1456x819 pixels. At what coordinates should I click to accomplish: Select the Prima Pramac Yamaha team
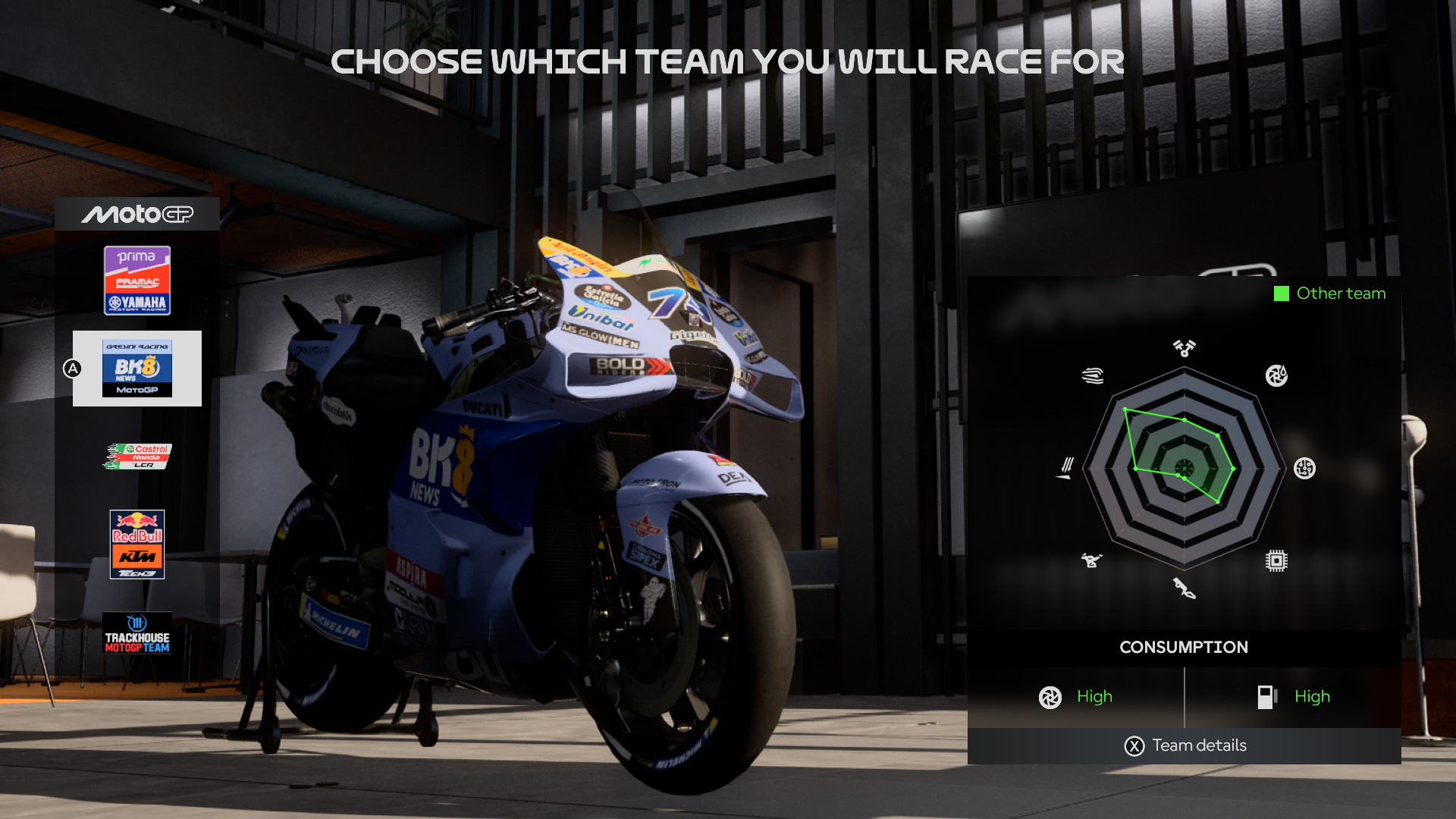[137, 281]
